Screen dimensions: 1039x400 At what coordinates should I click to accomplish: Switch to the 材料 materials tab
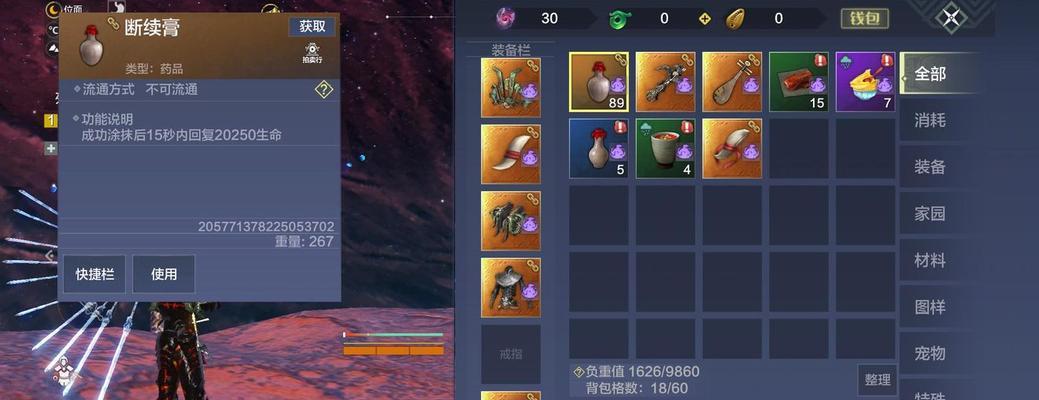[930, 260]
